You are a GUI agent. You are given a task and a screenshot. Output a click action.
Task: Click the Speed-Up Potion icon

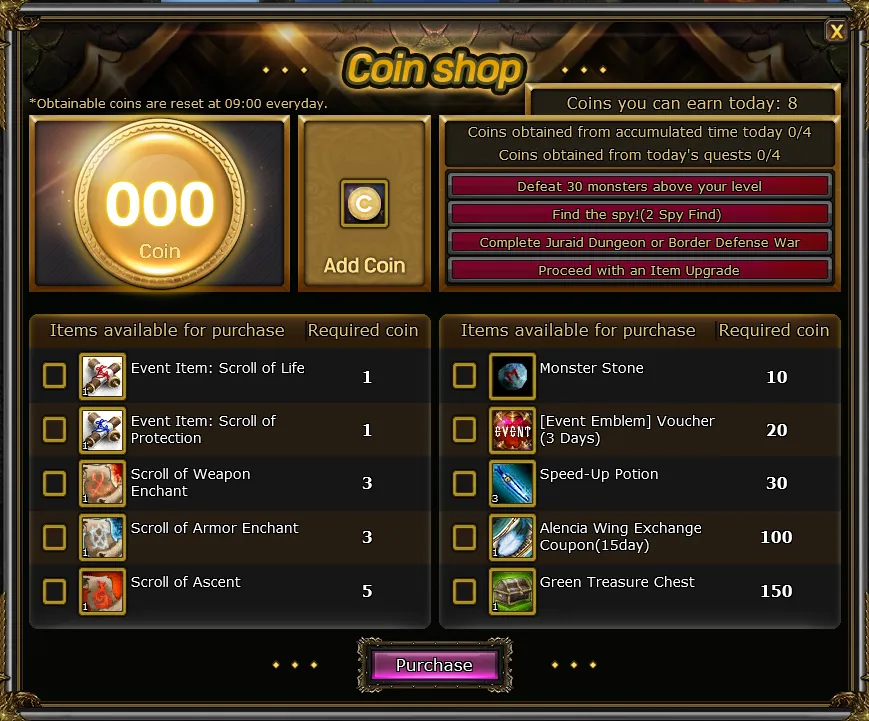pos(512,483)
